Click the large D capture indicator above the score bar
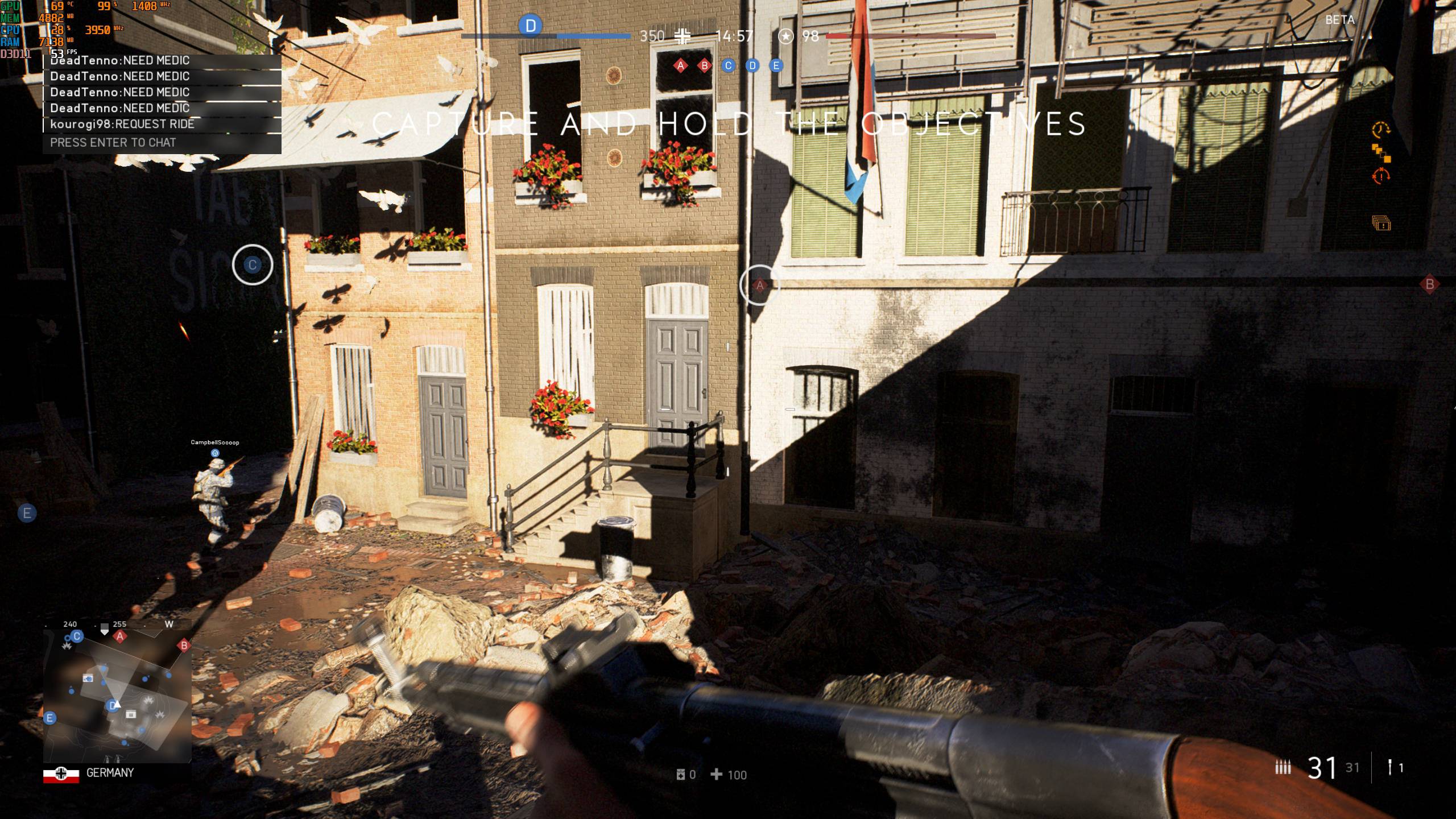The height and width of the screenshot is (819, 1456). point(531,26)
